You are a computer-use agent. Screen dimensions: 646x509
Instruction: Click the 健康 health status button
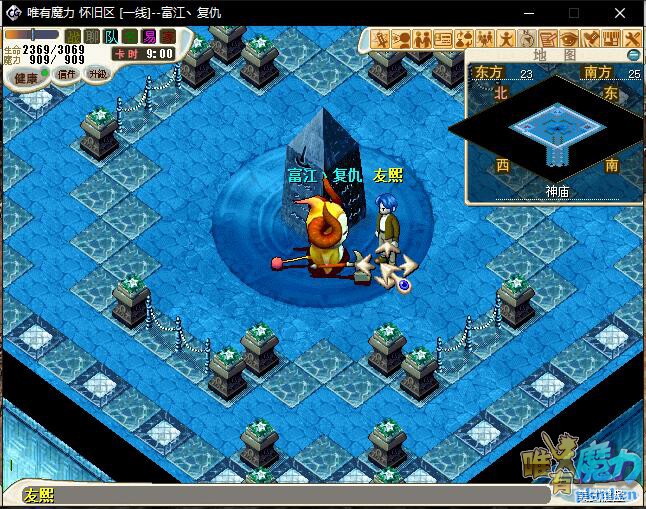click(26, 77)
